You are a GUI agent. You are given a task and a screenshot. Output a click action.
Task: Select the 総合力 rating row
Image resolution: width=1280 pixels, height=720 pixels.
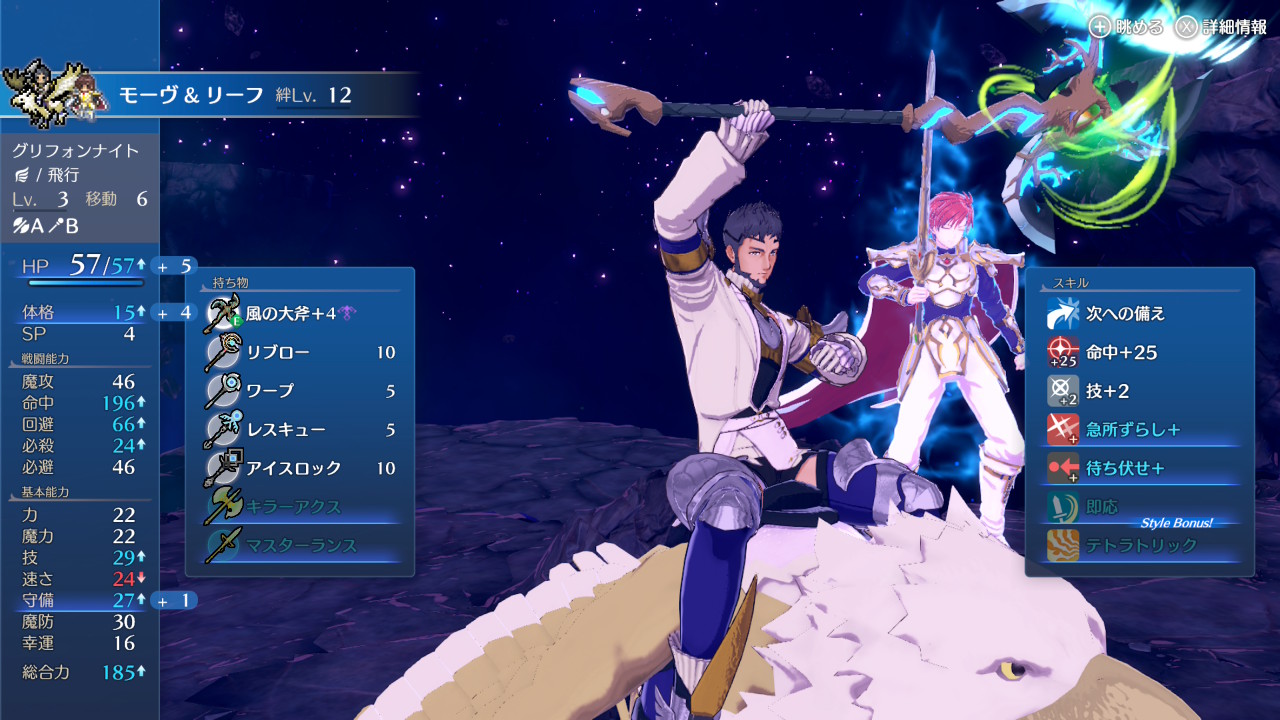tap(80, 672)
